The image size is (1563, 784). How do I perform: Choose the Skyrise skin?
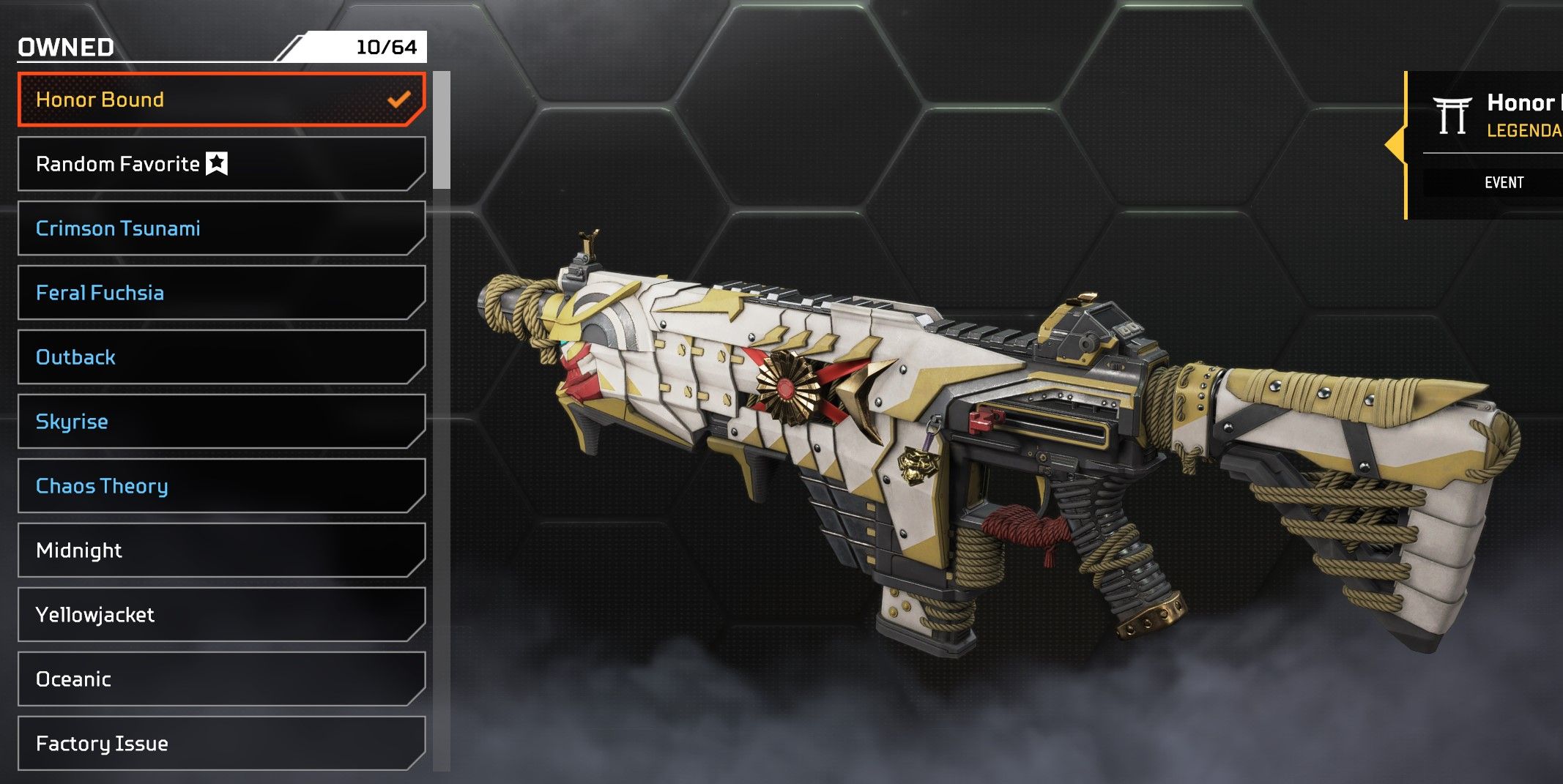tap(220, 422)
